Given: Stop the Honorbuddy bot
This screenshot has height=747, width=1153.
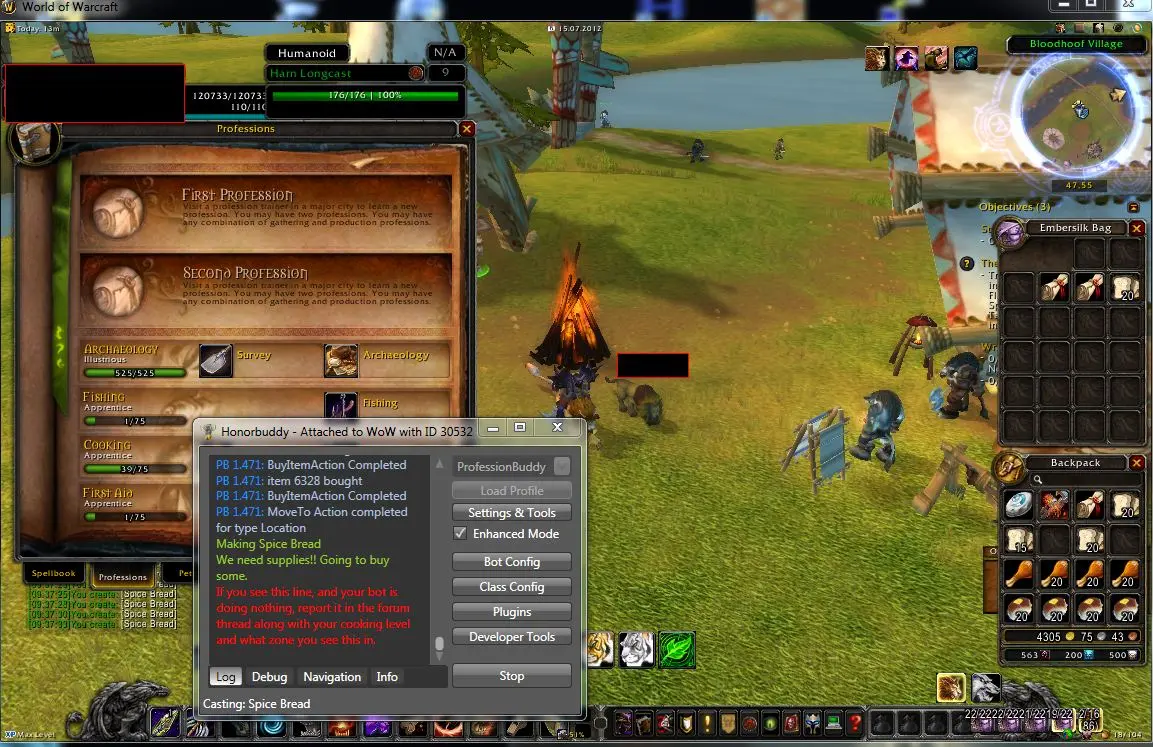Looking at the screenshot, I should (511, 676).
